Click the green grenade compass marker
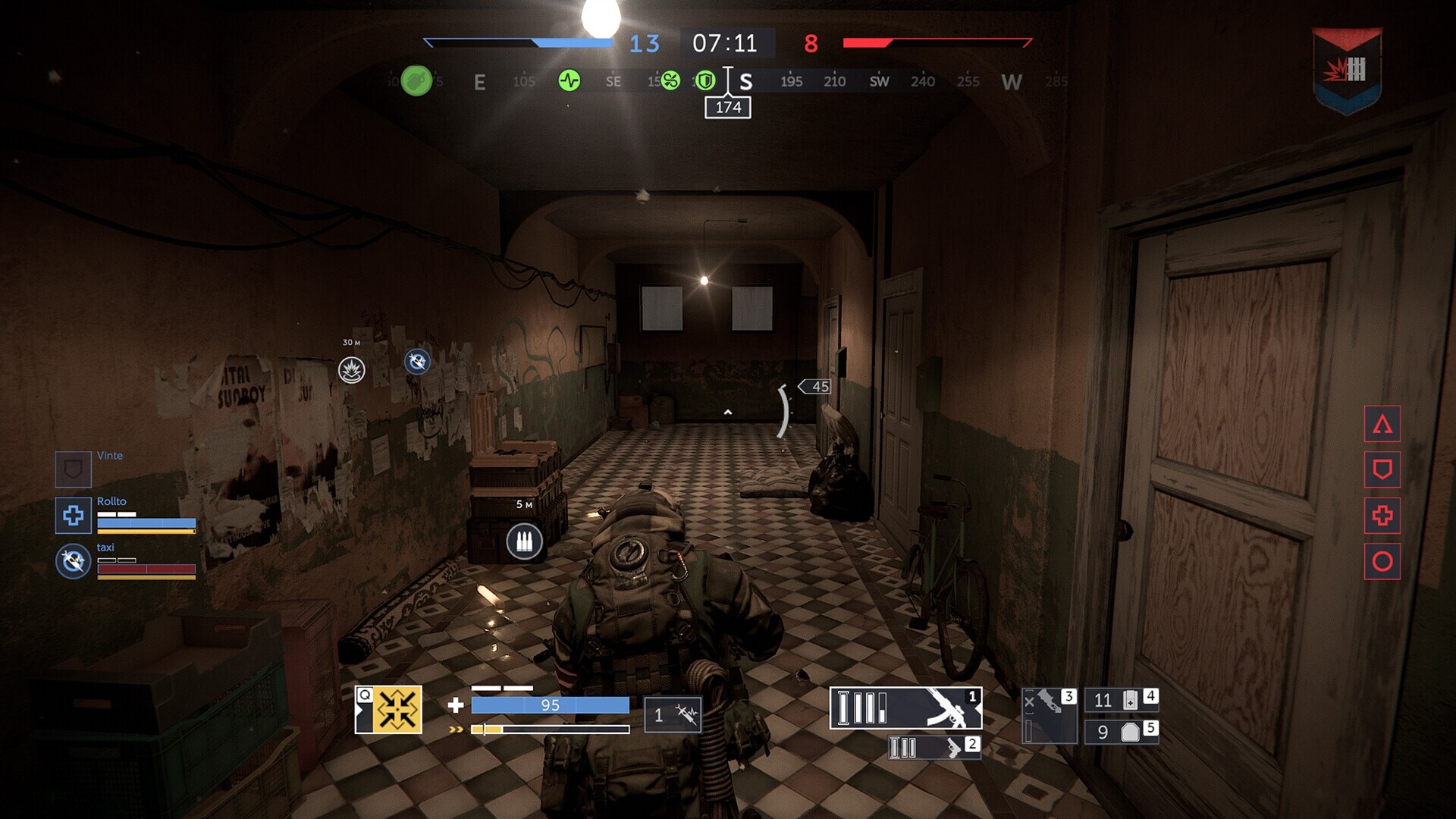 tap(416, 80)
